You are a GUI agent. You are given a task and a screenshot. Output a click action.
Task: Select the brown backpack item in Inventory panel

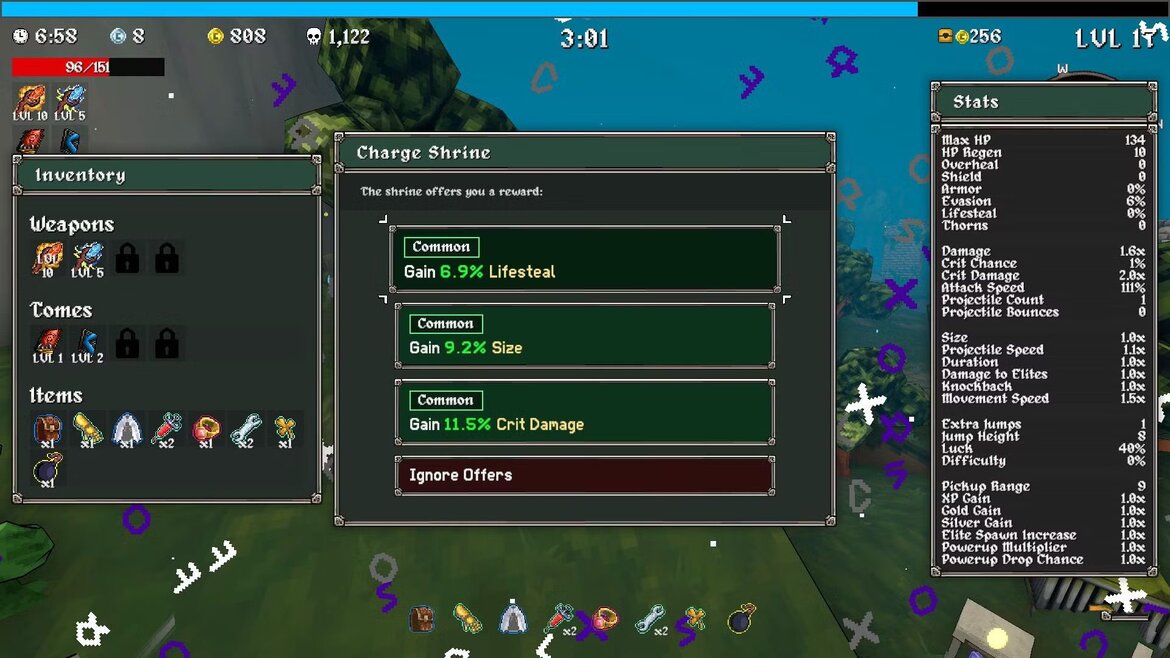pyautogui.click(x=47, y=430)
